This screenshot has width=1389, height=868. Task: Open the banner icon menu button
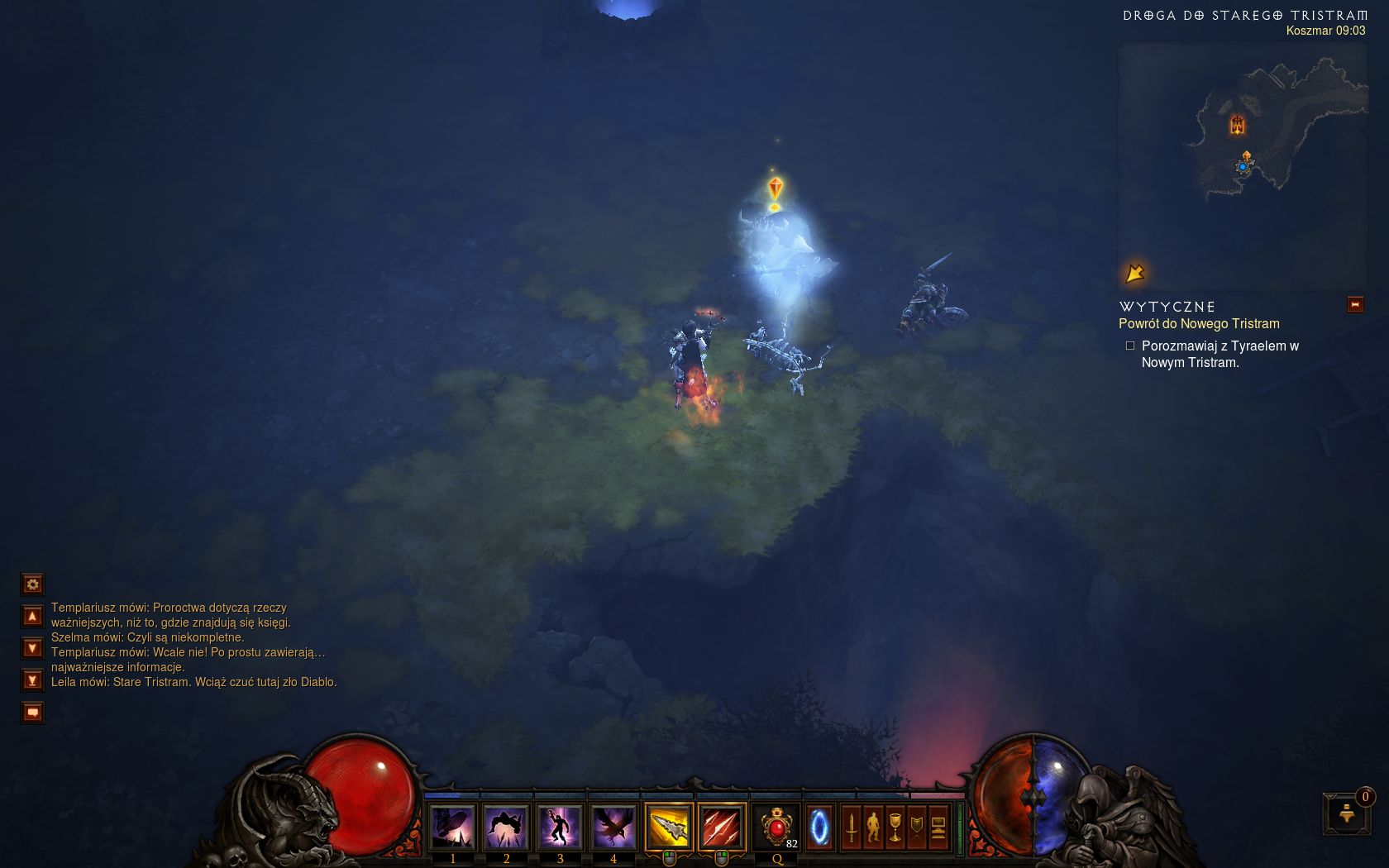[x=916, y=827]
